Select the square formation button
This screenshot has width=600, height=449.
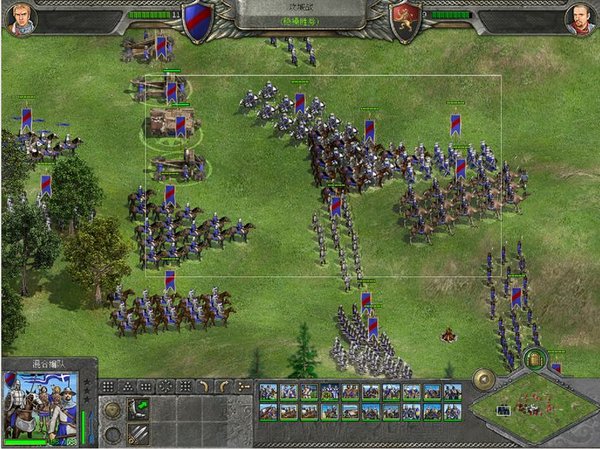coord(108,386)
